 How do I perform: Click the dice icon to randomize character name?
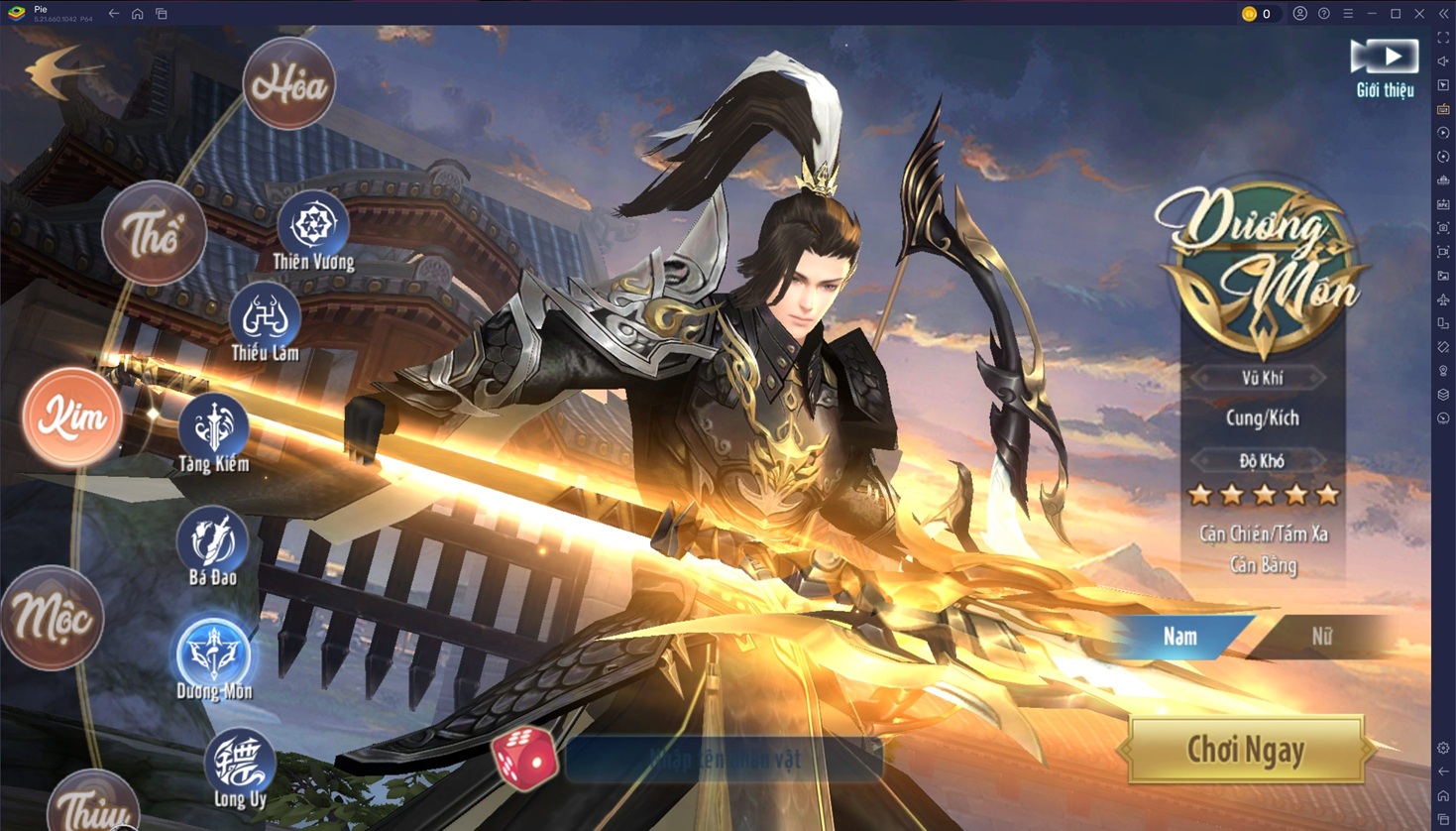pyautogui.click(x=525, y=758)
